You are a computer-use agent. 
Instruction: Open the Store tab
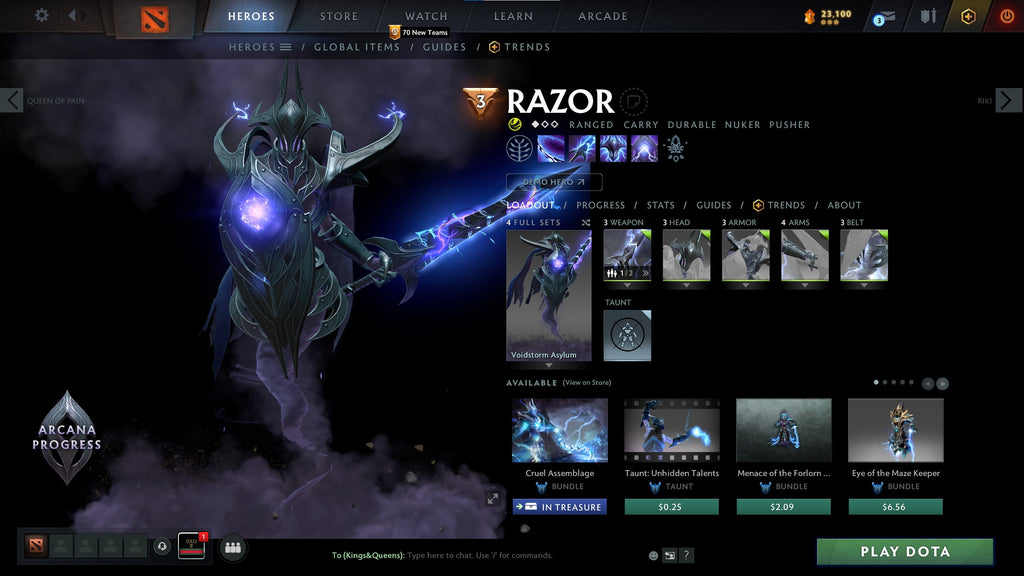tap(339, 16)
